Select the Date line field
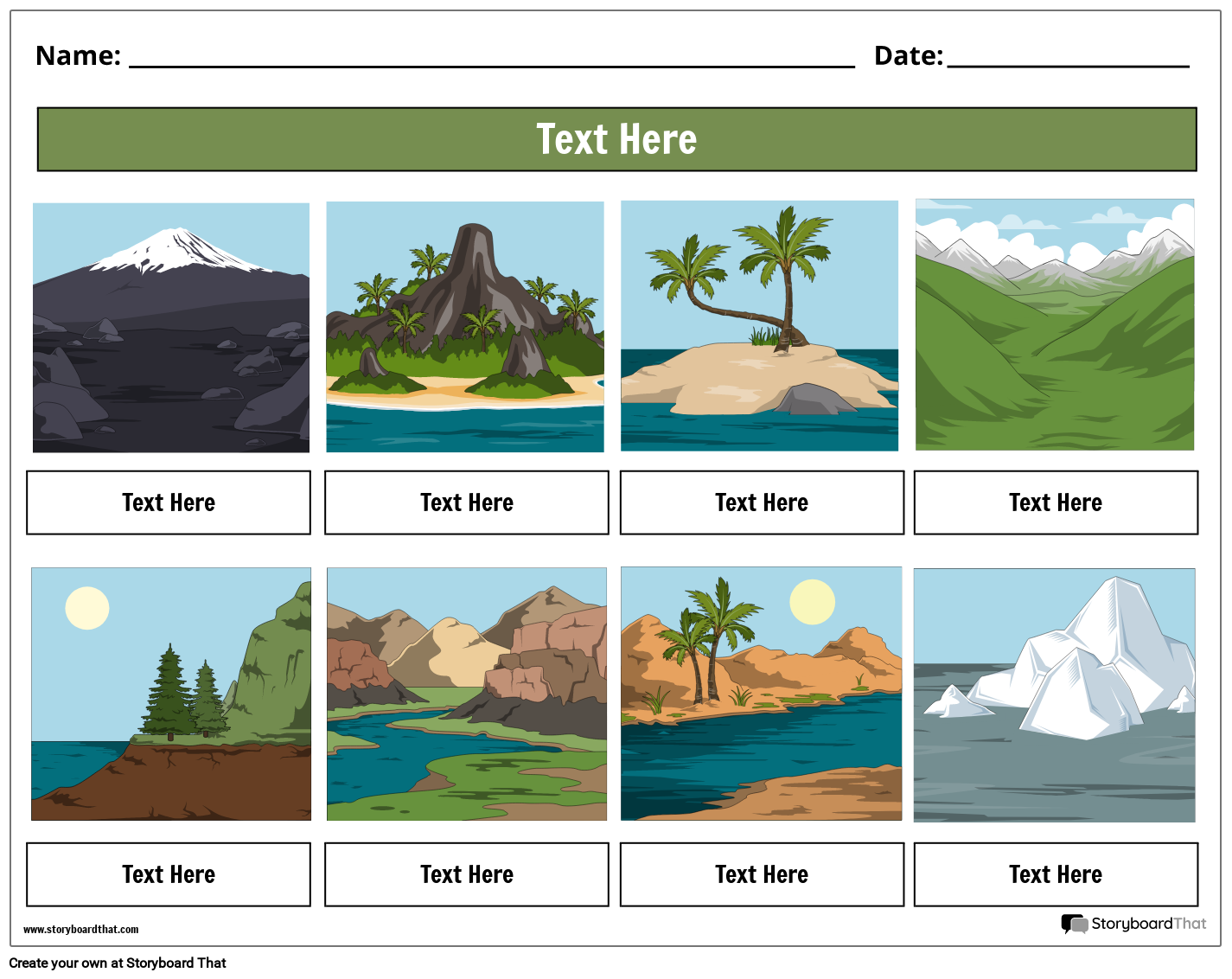The height and width of the screenshot is (979, 1232). 1068,57
